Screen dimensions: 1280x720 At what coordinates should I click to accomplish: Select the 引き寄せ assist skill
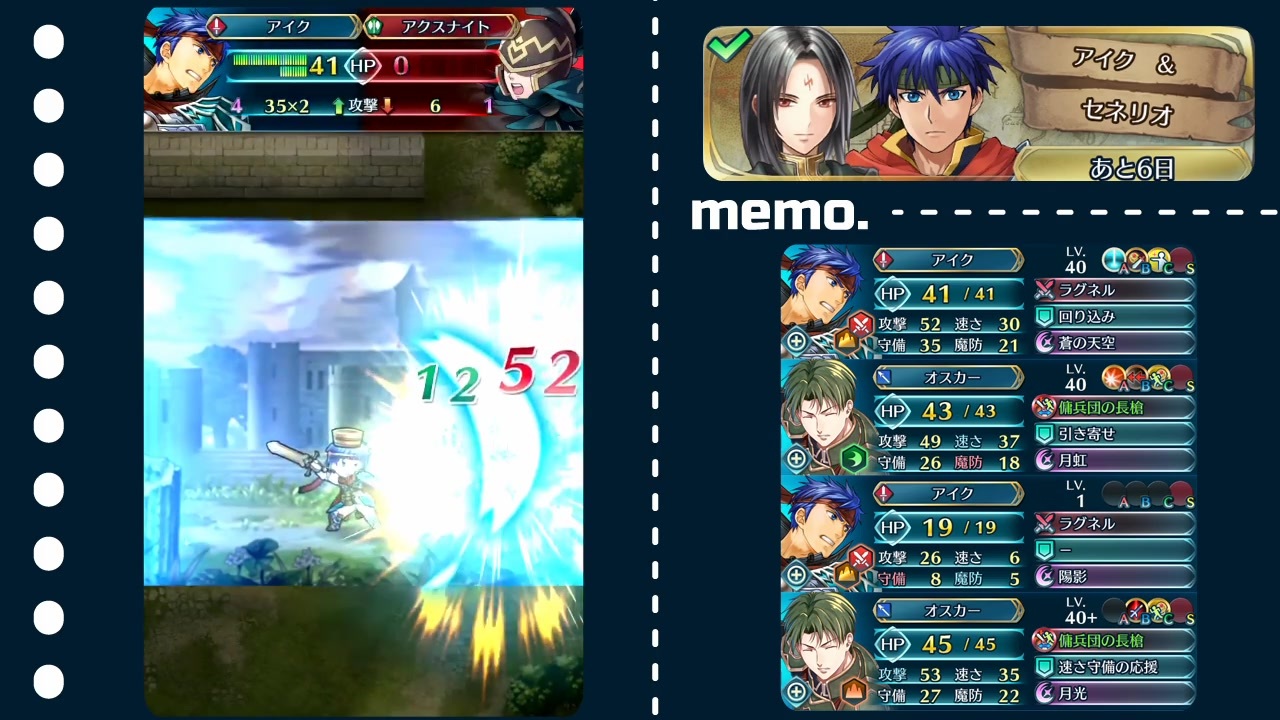coord(1113,434)
